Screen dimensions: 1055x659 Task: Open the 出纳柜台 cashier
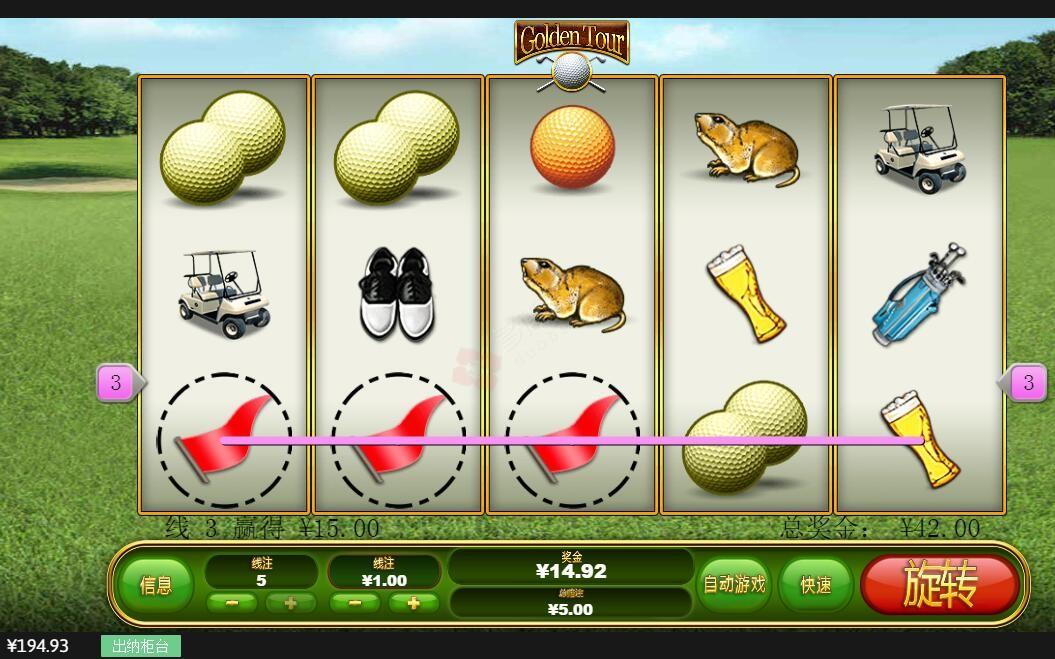(x=140, y=646)
